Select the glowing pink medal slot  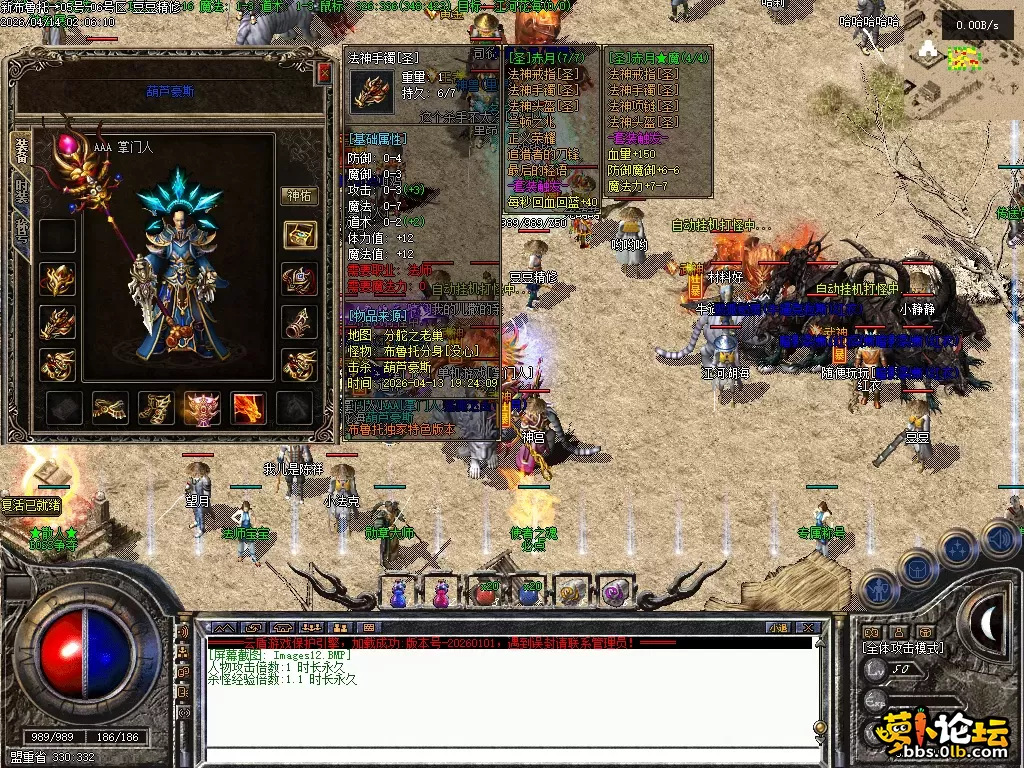(x=203, y=407)
